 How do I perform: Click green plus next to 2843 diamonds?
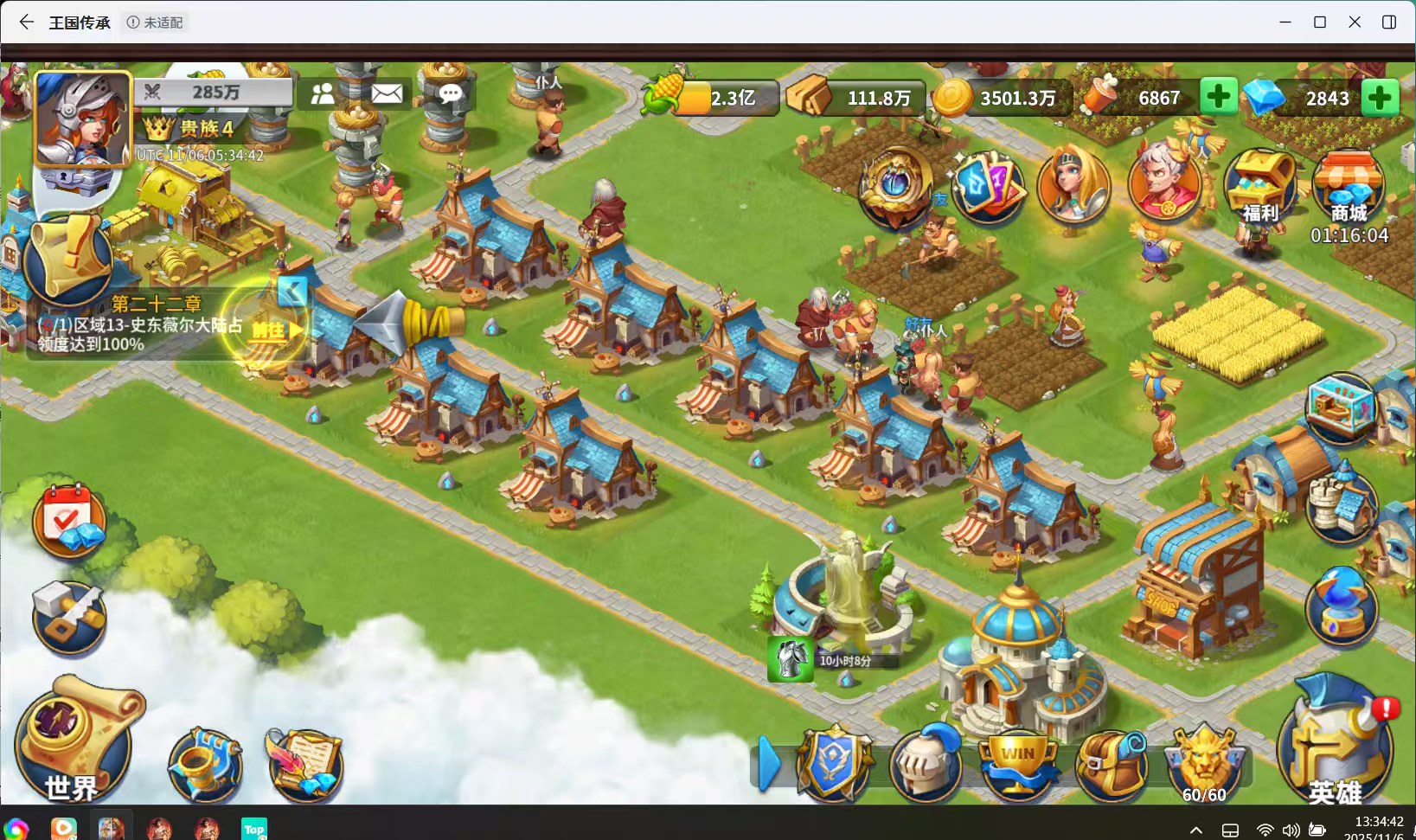tap(1381, 97)
